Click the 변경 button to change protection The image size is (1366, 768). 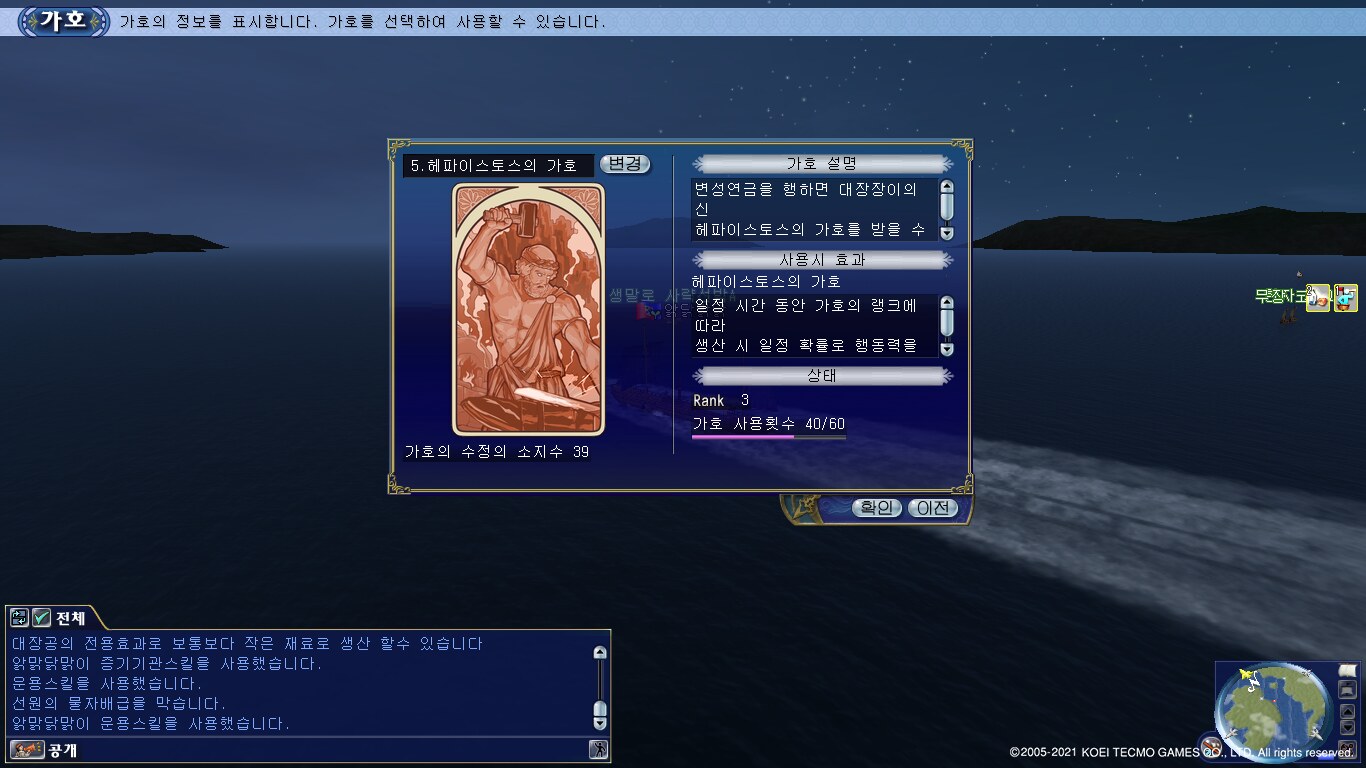coord(625,164)
